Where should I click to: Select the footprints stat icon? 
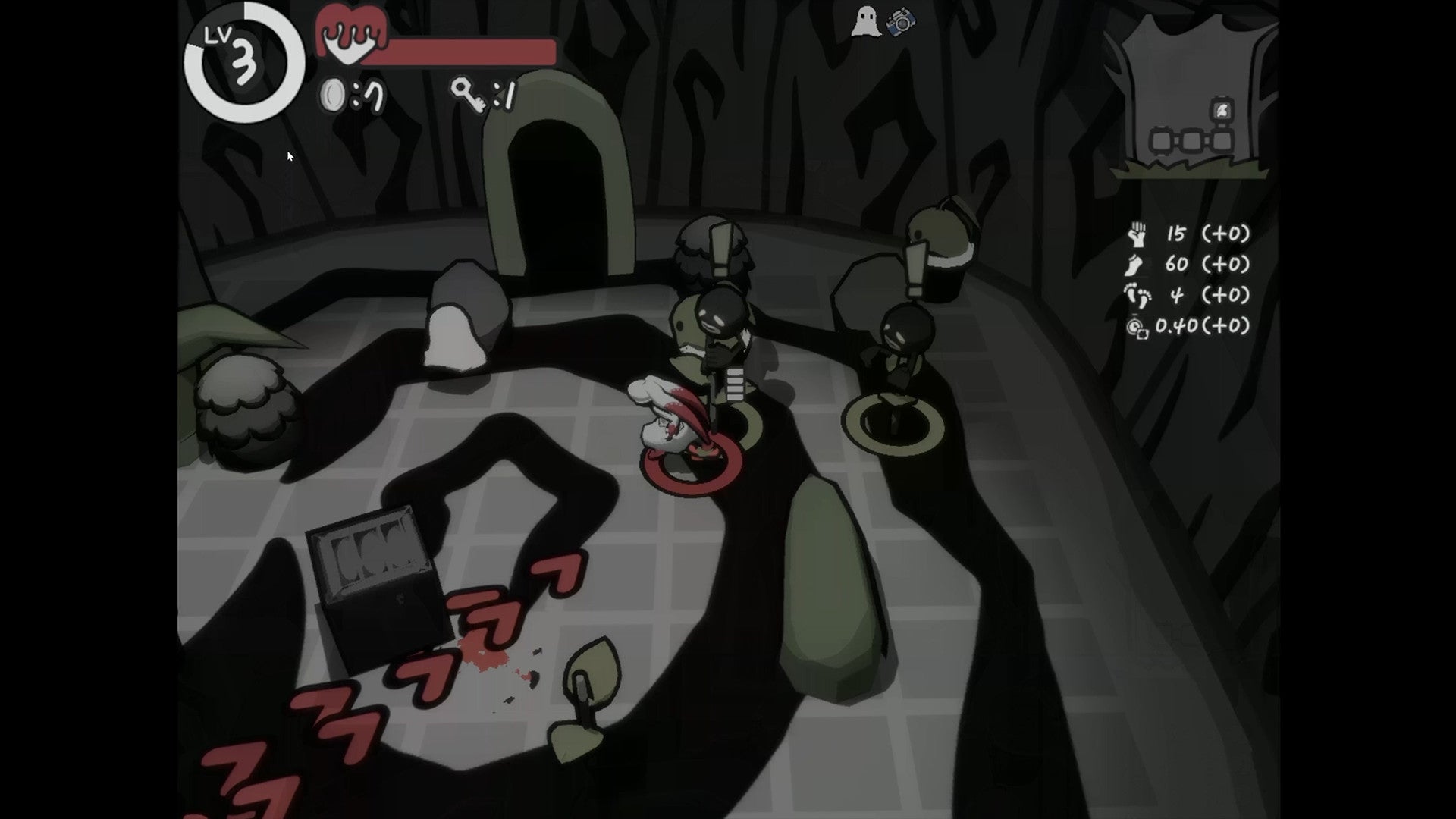(1137, 295)
